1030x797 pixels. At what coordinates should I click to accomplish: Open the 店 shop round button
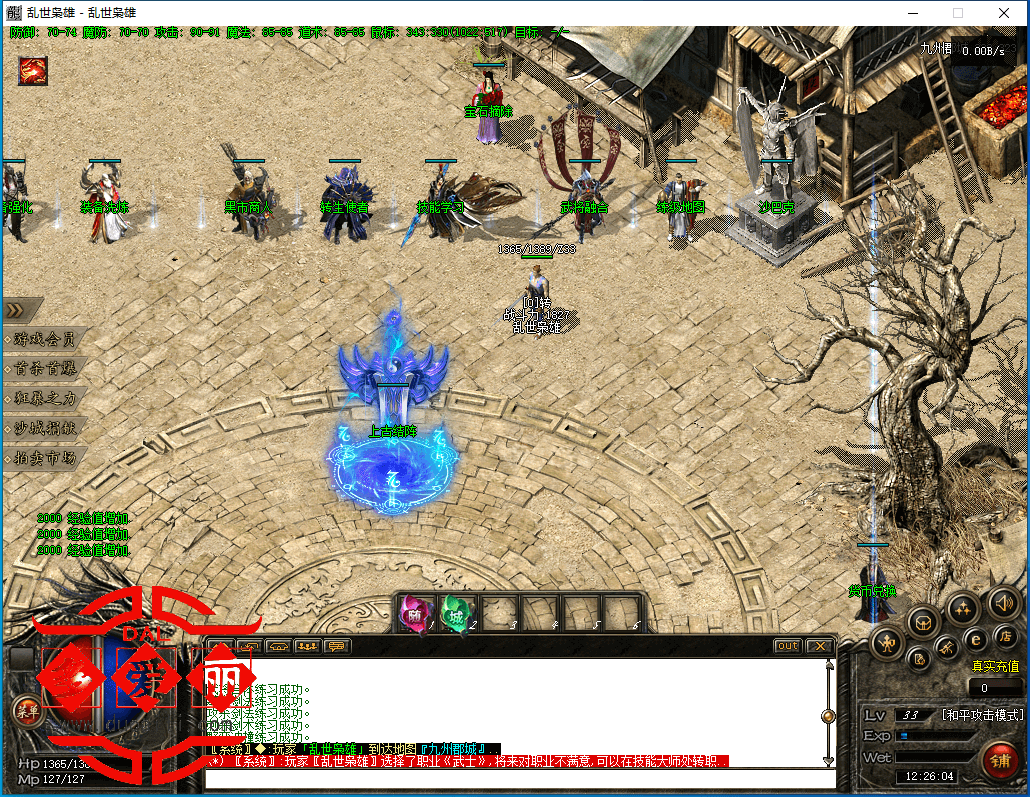click(1005, 637)
